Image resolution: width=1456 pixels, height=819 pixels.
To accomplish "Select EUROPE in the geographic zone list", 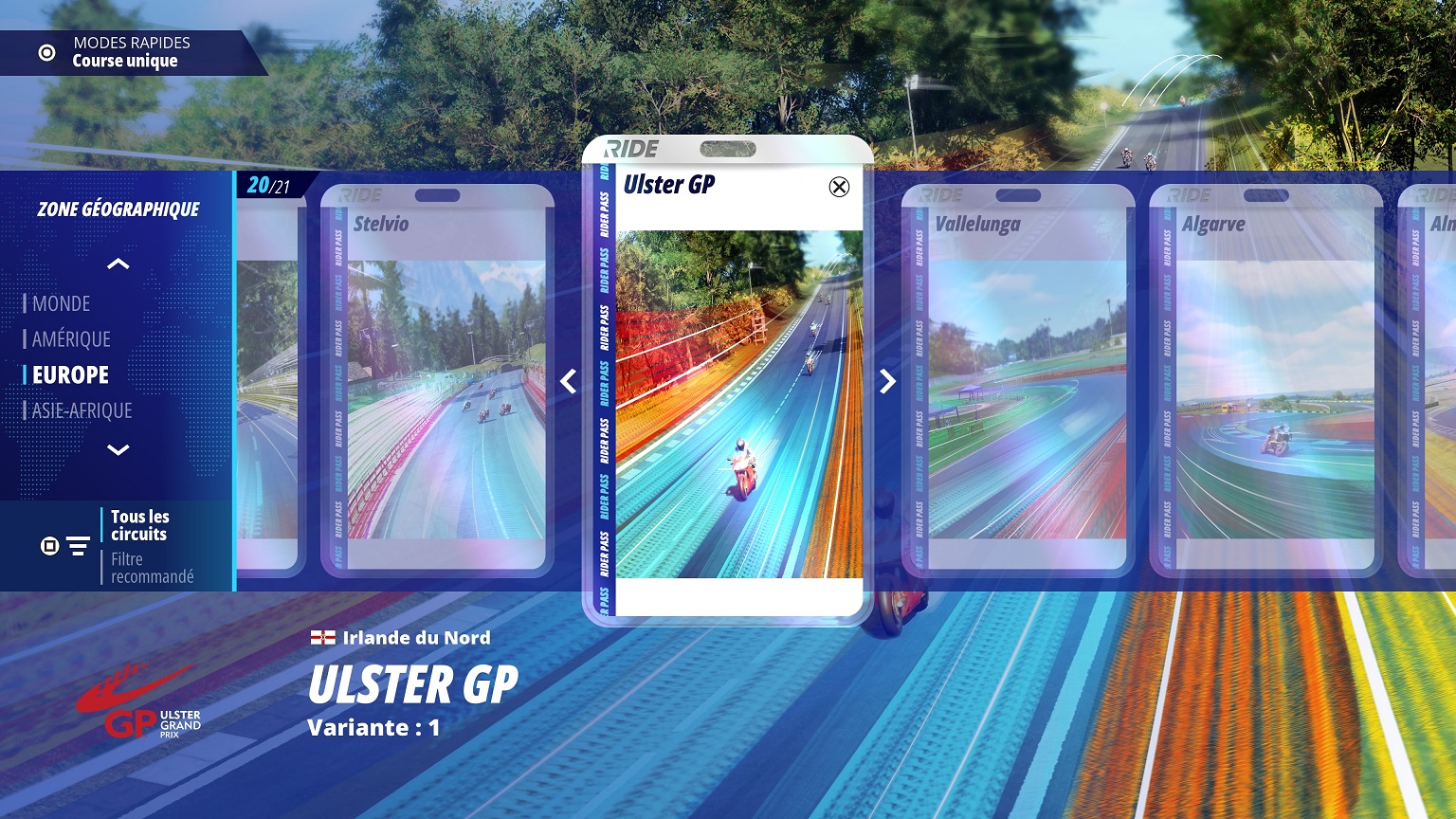I will pyautogui.click(x=68, y=374).
